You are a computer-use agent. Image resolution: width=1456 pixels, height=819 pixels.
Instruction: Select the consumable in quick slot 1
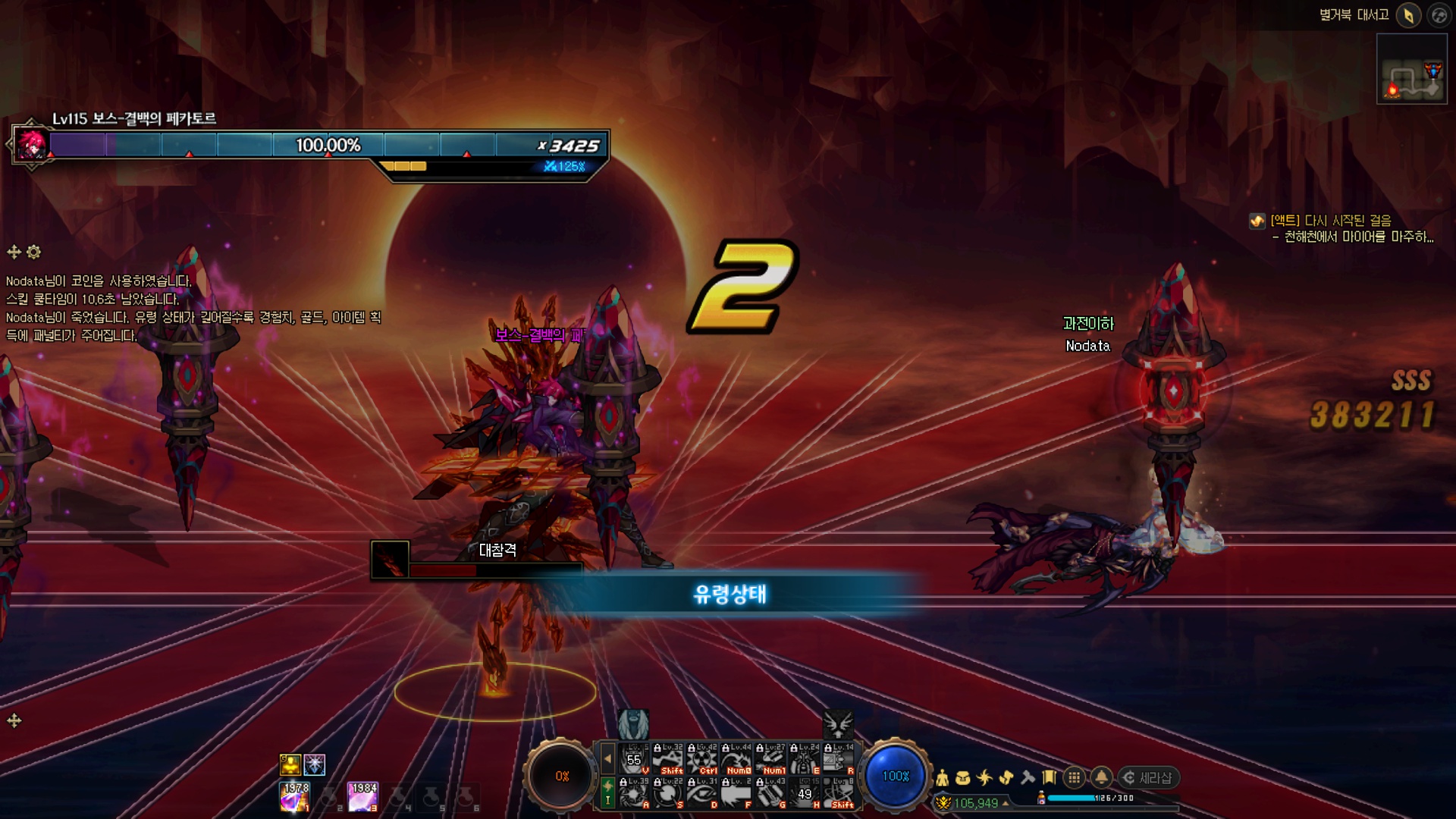click(294, 797)
